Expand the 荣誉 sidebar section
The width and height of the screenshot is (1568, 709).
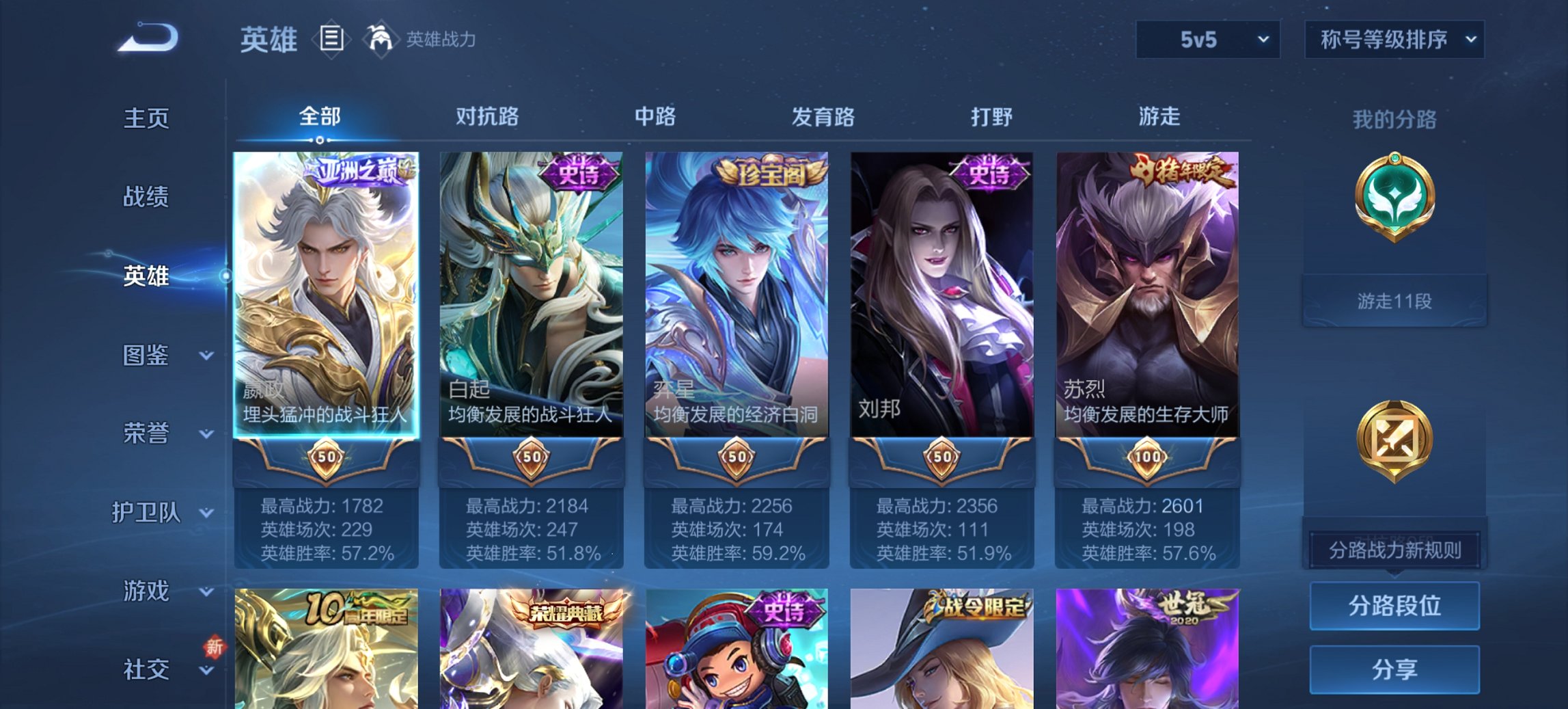[146, 433]
